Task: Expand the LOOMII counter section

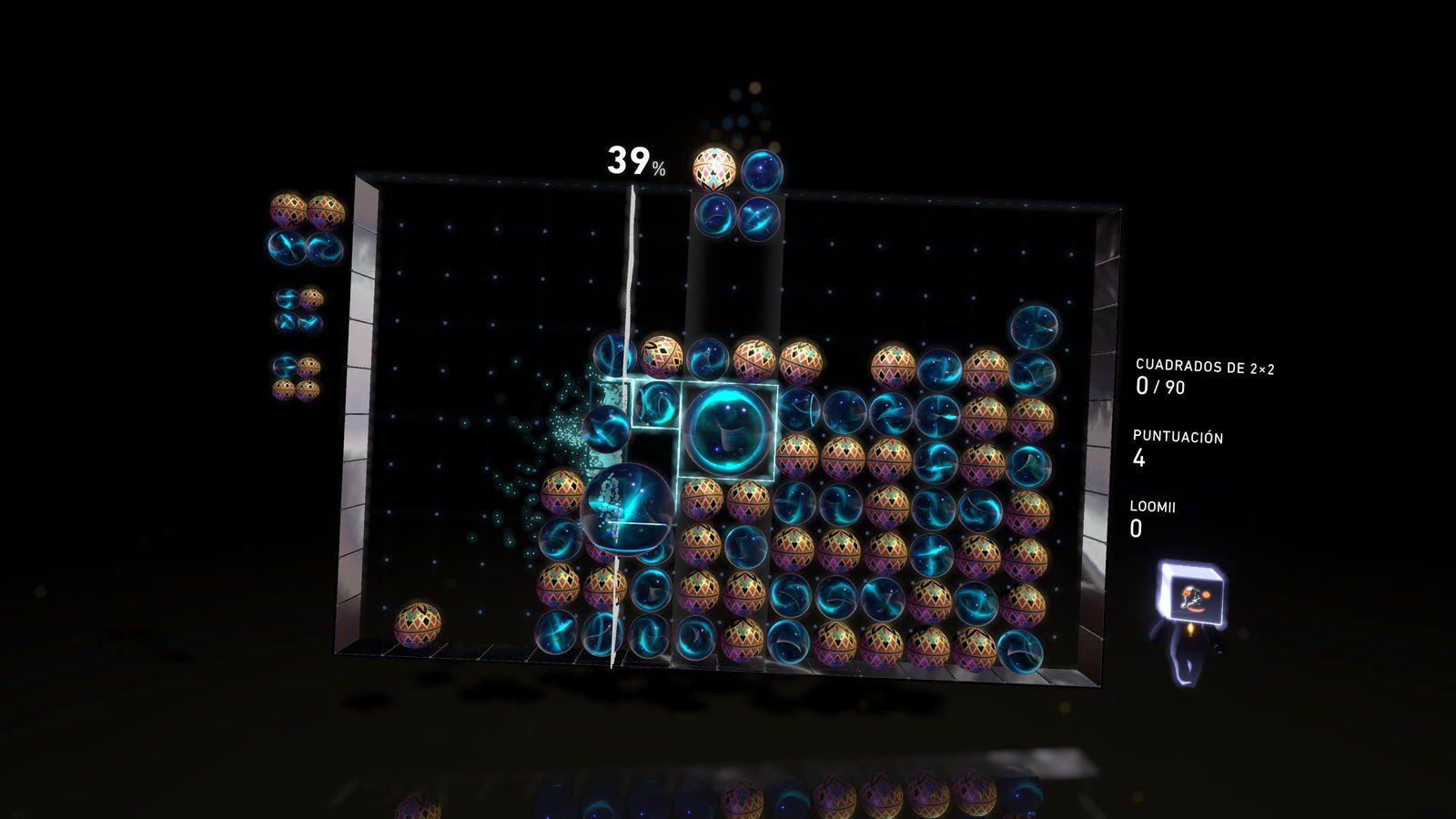Action: 1154,508
